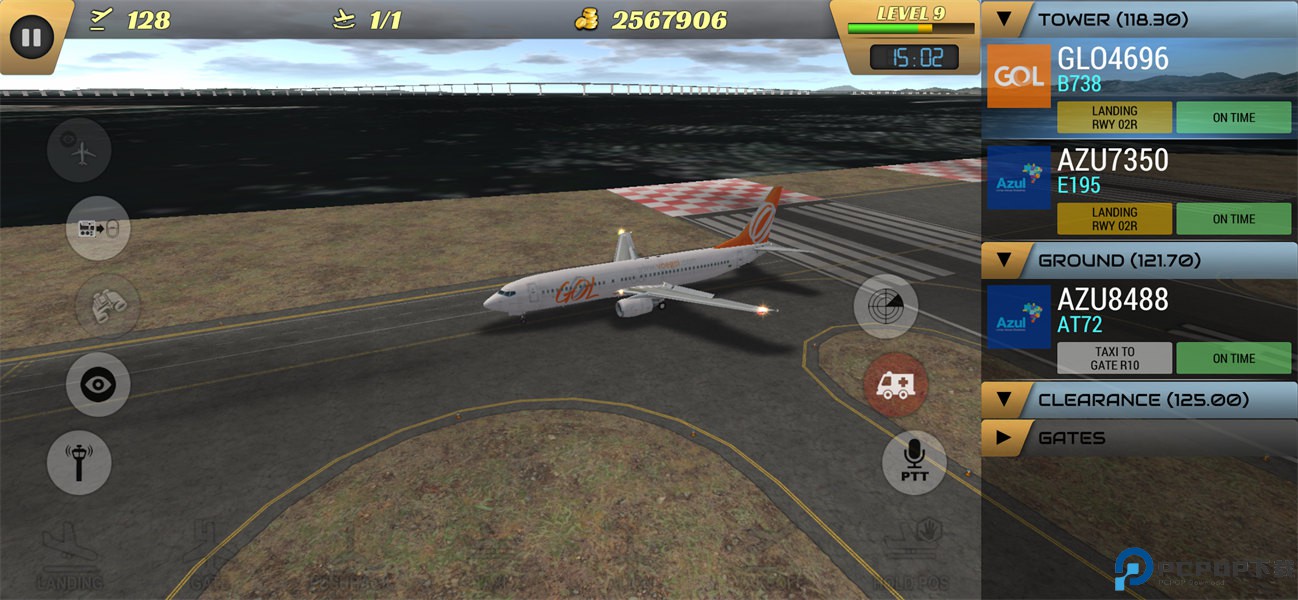Open the radar display
The image size is (1298, 600).
coord(886,306)
